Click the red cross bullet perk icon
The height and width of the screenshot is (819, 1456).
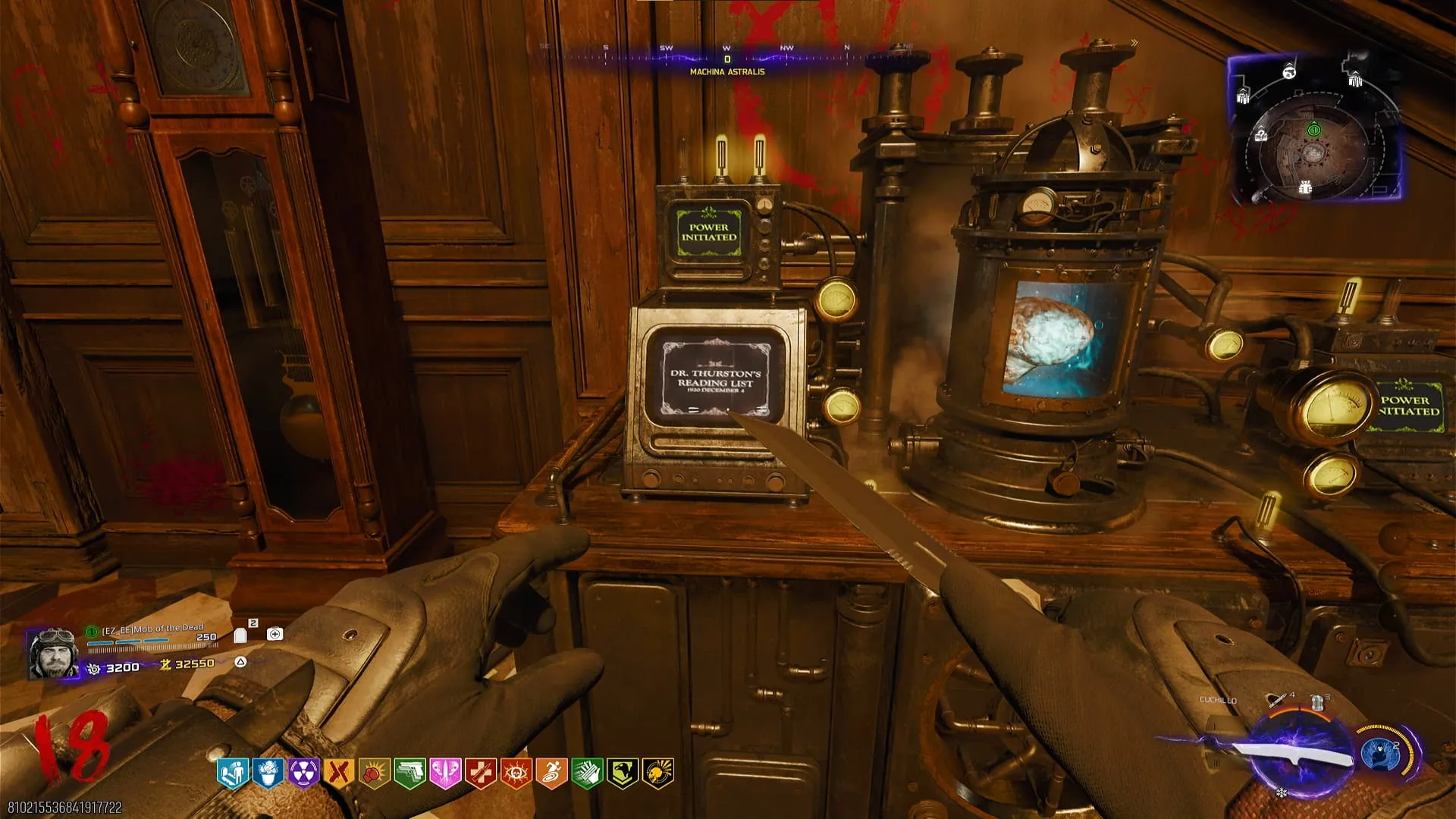(480, 773)
